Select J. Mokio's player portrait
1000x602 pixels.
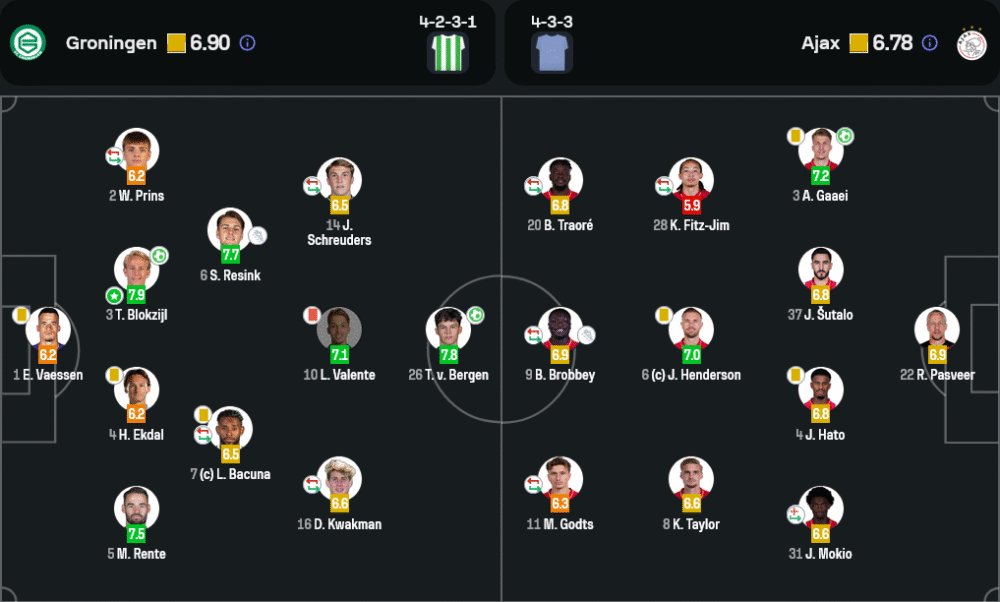point(821,508)
